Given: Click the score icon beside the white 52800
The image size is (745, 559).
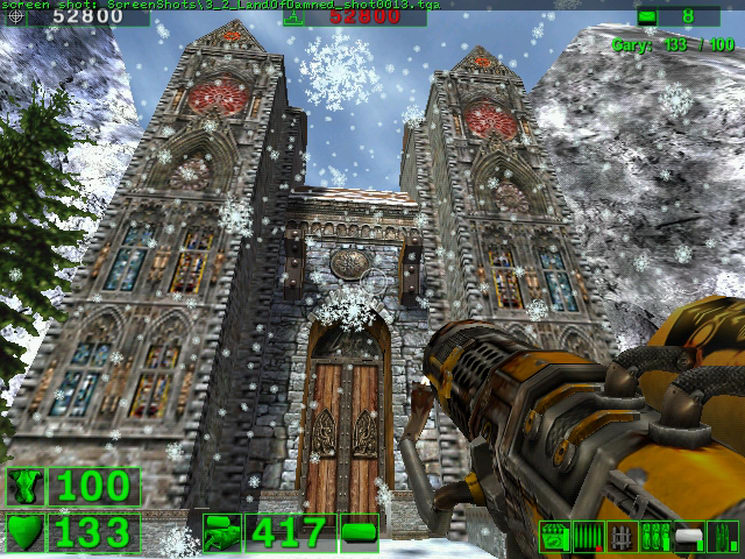Looking at the screenshot, I should pyautogui.click(x=19, y=16).
